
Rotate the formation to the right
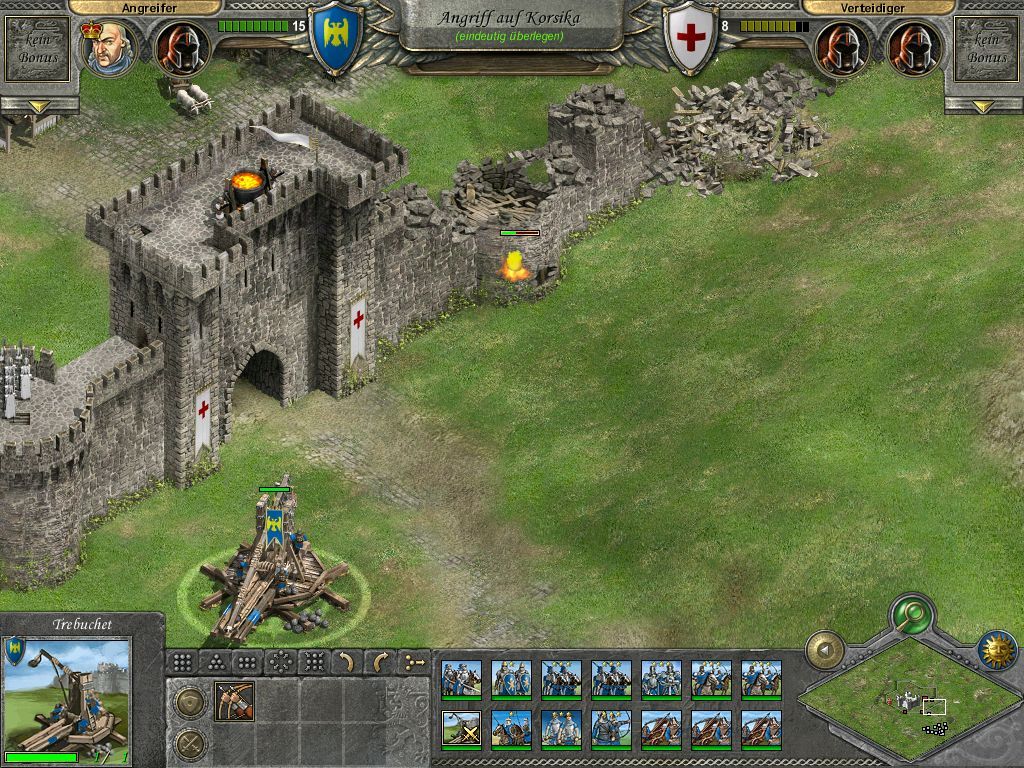(x=379, y=662)
